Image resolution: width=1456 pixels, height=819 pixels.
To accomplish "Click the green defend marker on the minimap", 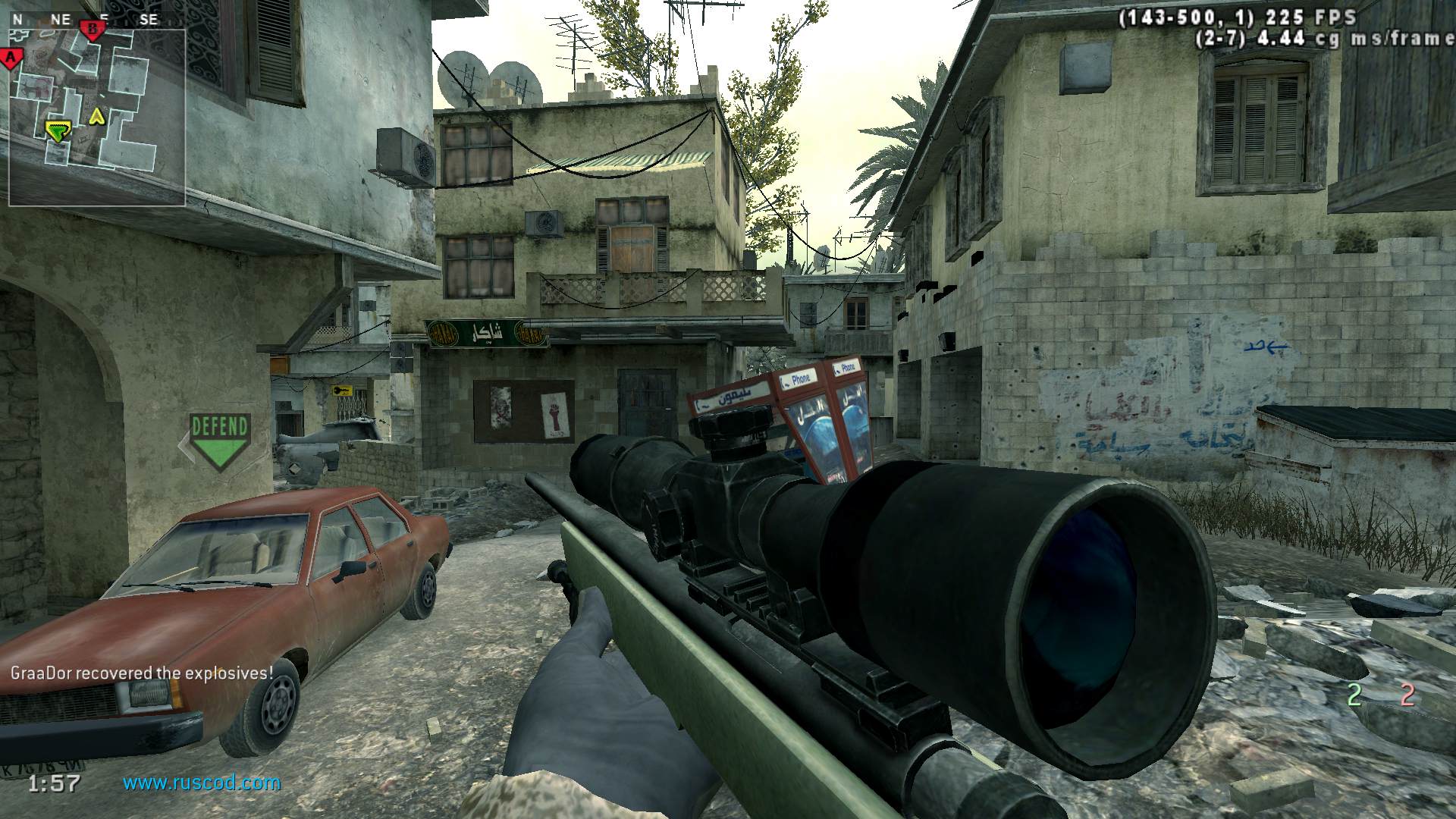I will point(56,131).
